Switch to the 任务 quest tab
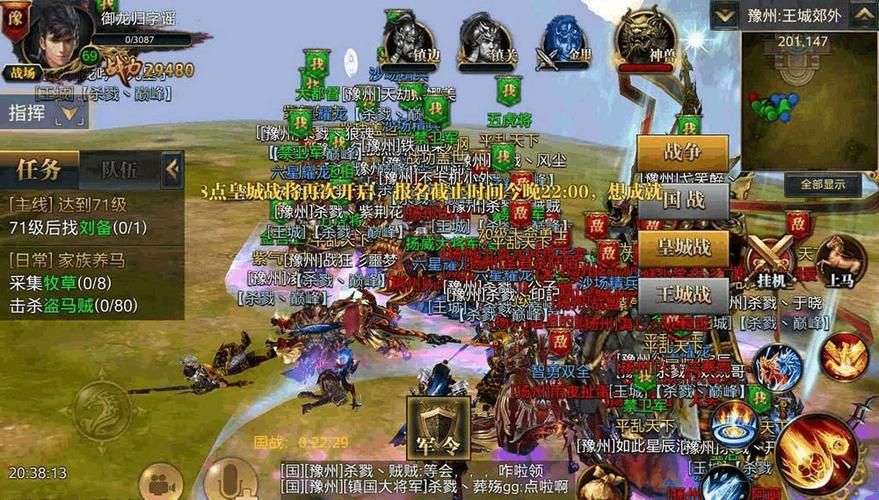Viewport: 879px width, 500px height. pos(39,169)
